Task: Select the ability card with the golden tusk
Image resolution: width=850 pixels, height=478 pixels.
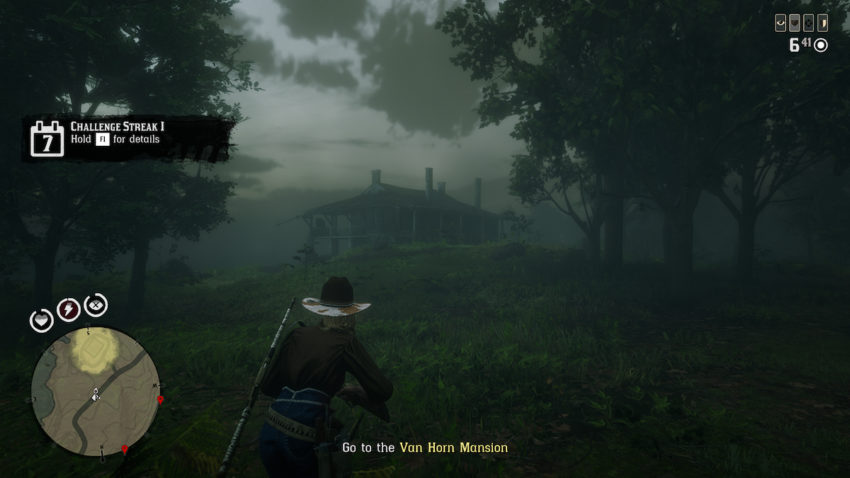Action: (823, 23)
